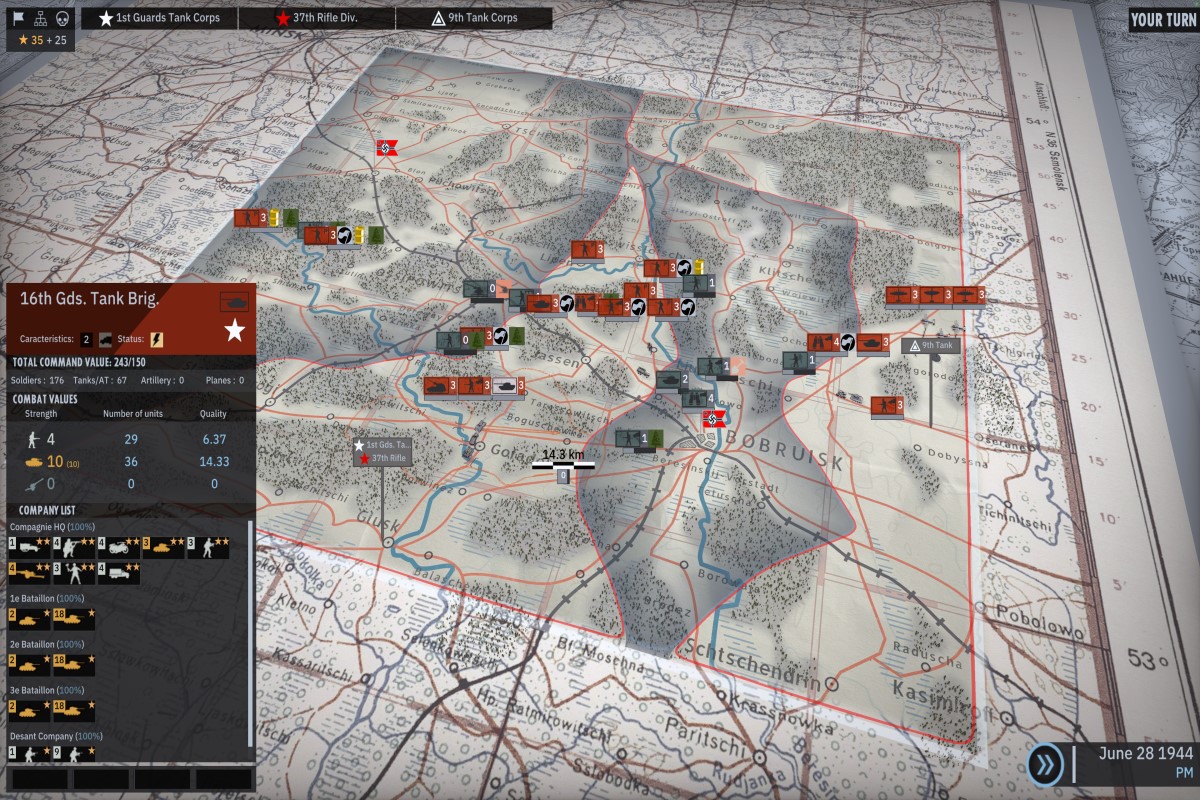
Task: Select the recon binoculars unit counter
Action: click(822, 343)
